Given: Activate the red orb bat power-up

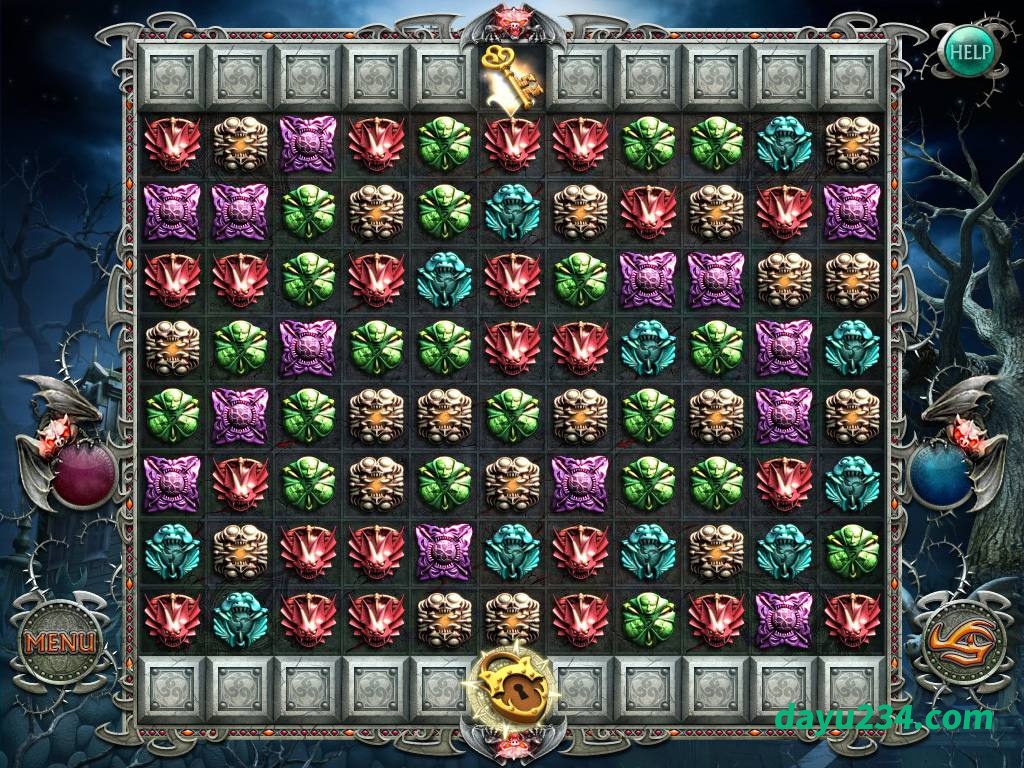Looking at the screenshot, I should click(84, 476).
